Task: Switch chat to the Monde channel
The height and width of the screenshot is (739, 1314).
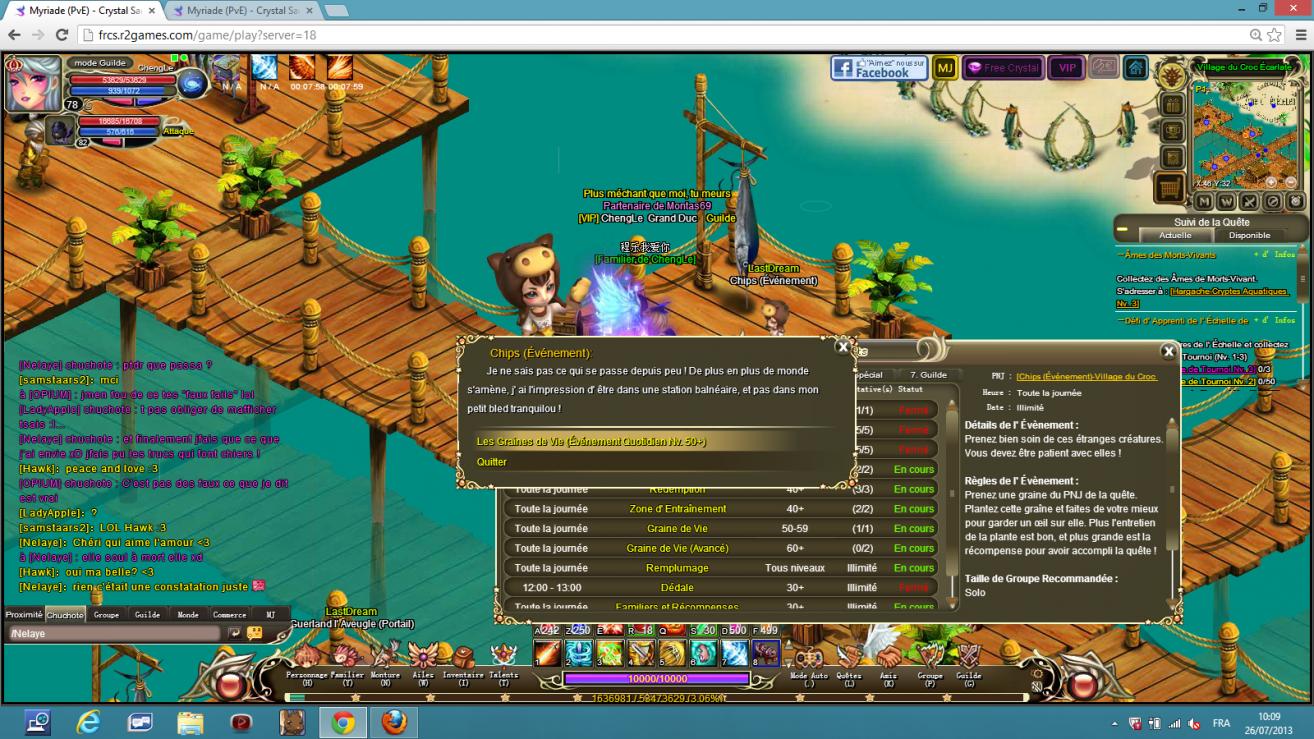Action: click(x=188, y=615)
